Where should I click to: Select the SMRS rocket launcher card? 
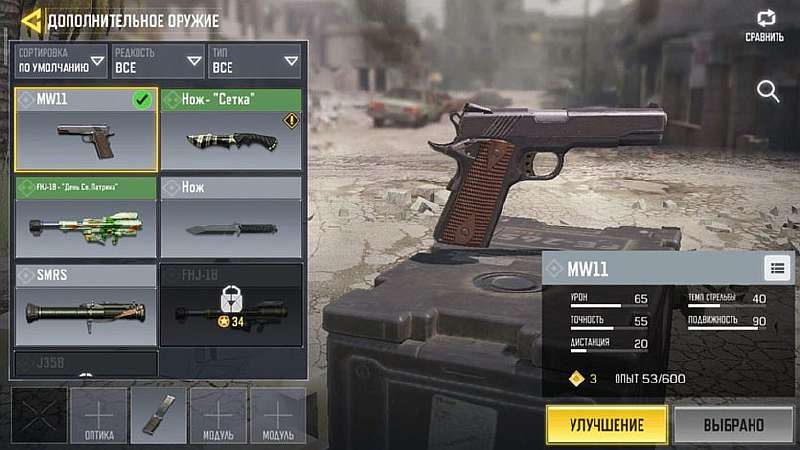(86, 304)
